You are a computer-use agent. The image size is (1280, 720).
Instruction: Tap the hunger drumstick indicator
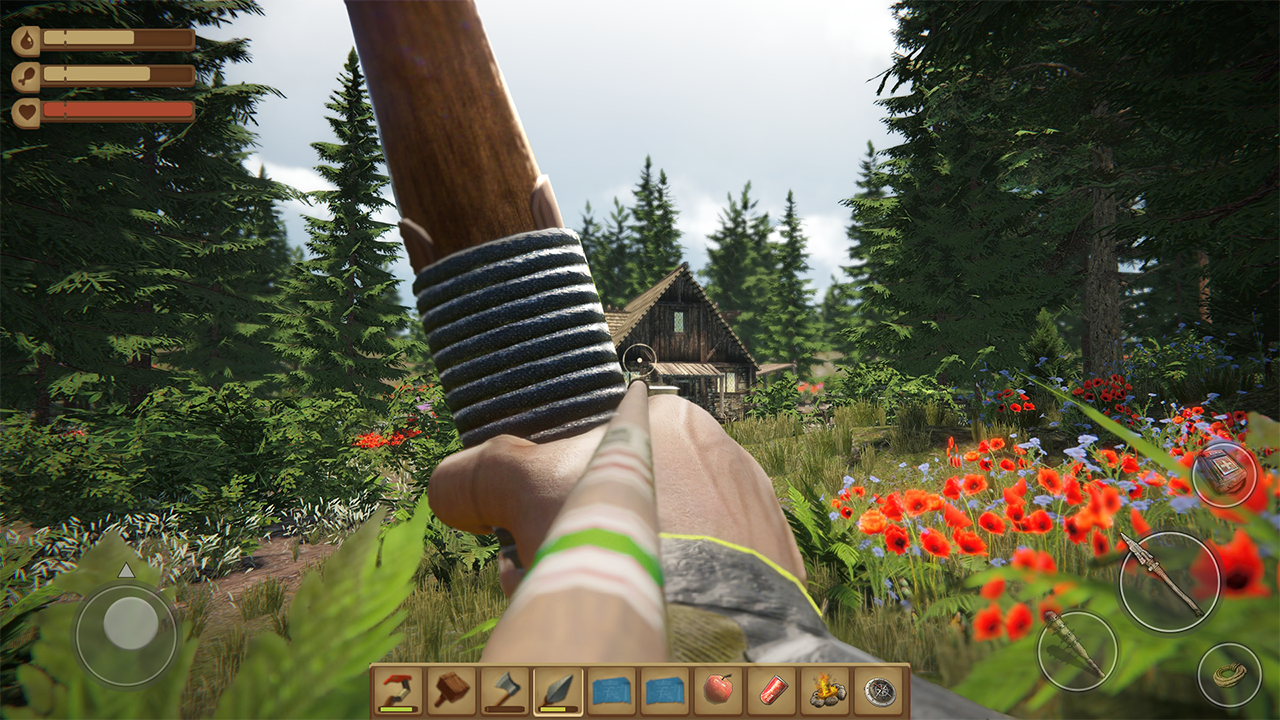26,73
